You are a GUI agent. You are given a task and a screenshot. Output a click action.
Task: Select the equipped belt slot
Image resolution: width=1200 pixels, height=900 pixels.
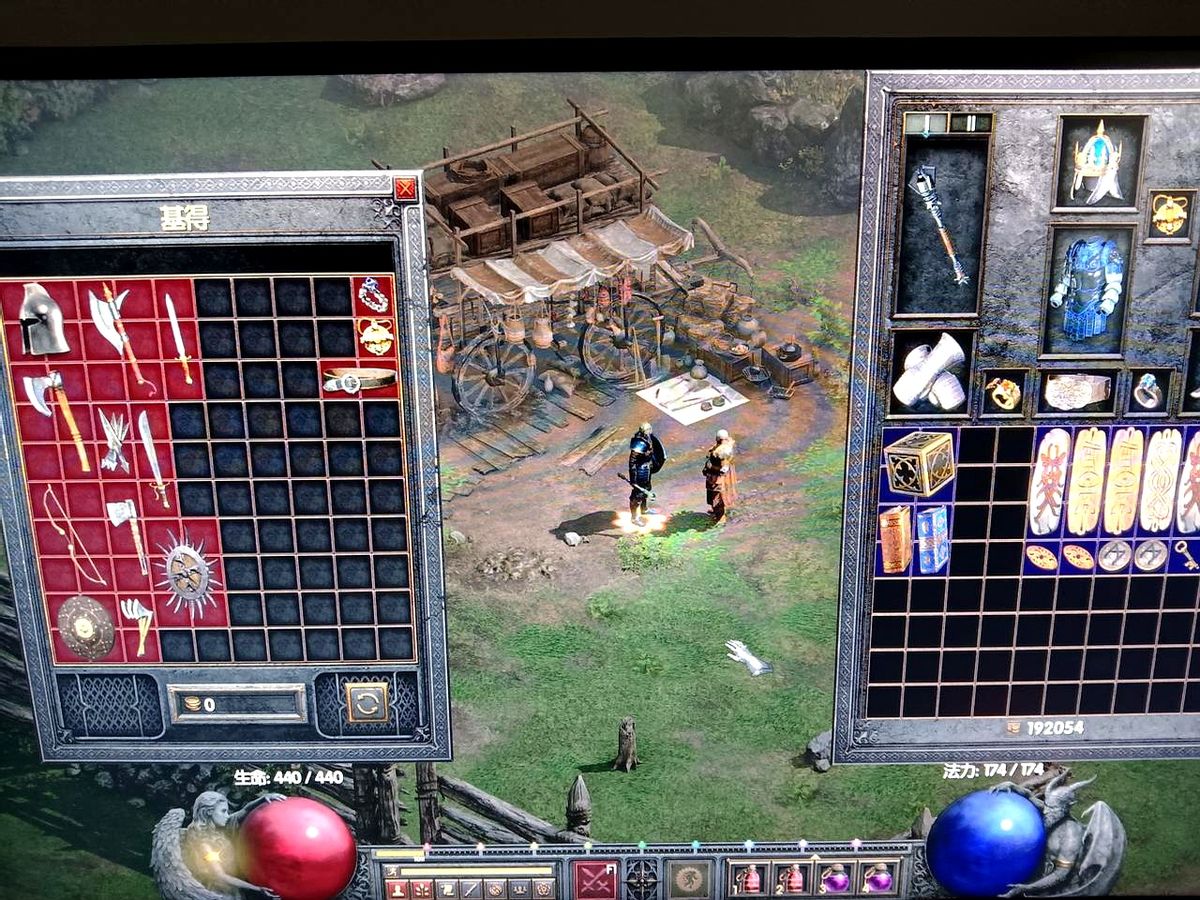(1077, 392)
